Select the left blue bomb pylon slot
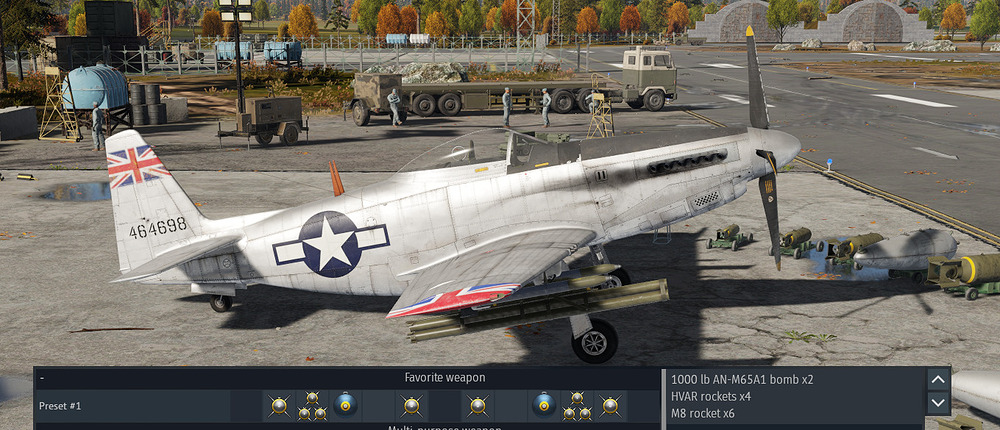Screen dimensions: 1000x430 click(x=345, y=405)
